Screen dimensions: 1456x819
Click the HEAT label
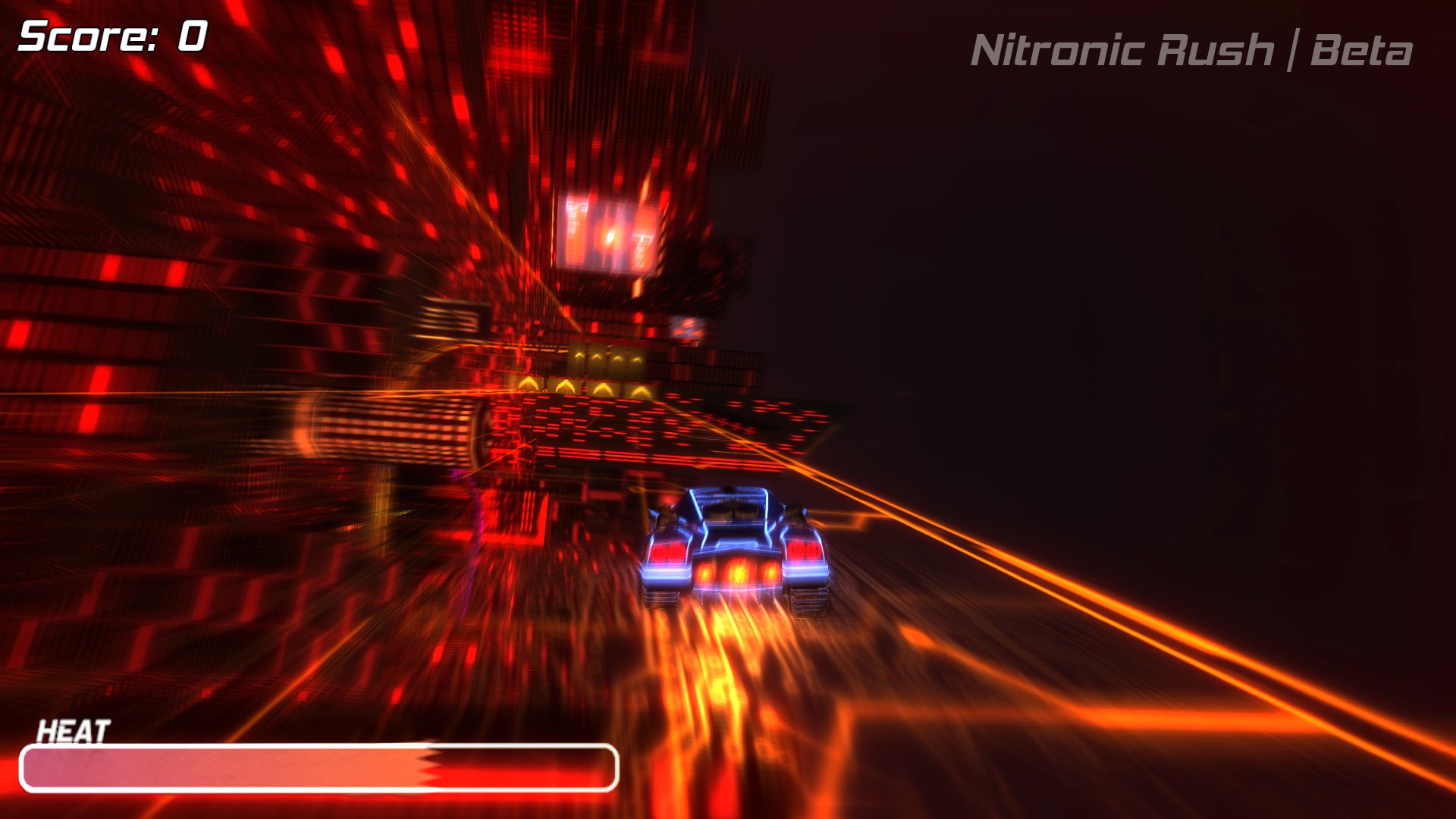74,730
